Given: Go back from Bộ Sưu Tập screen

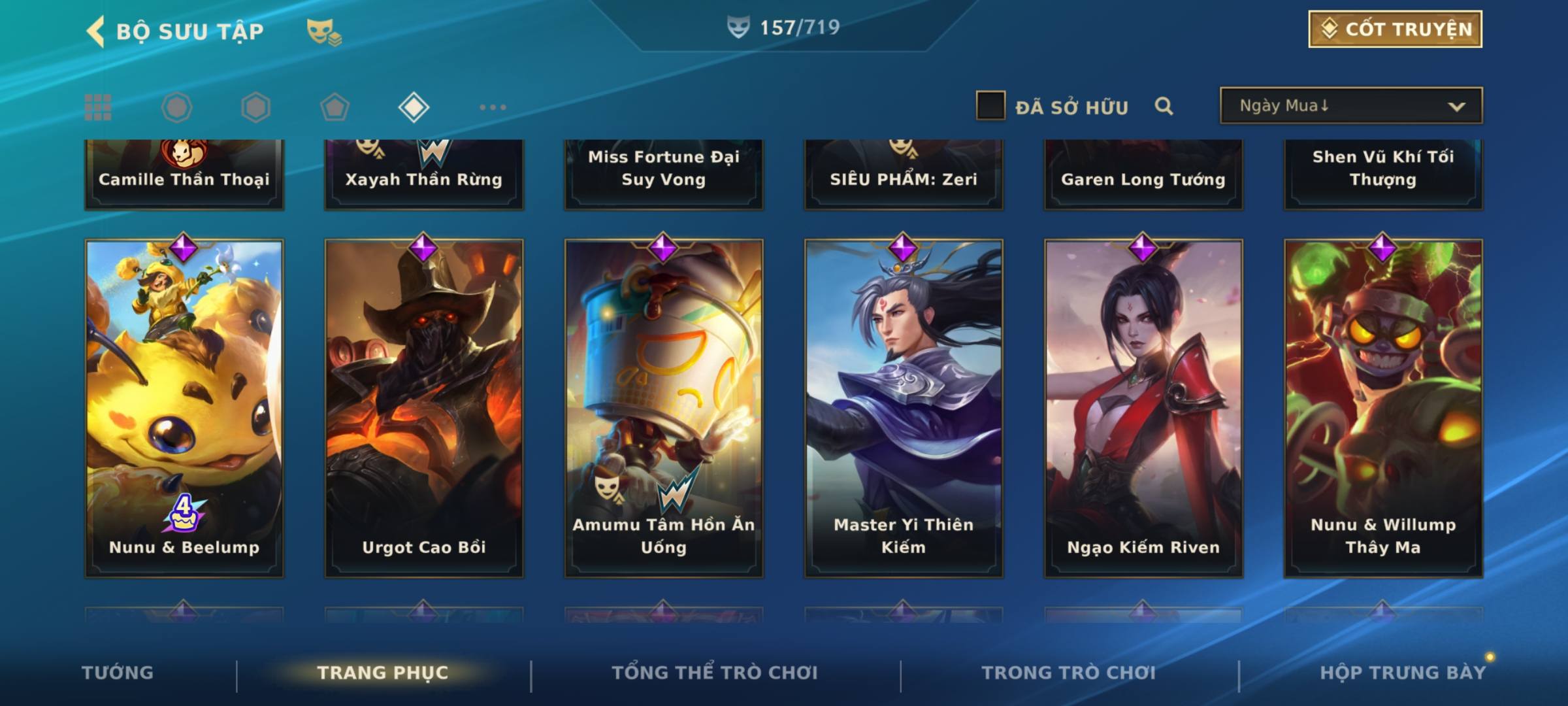Looking at the screenshot, I should (x=96, y=31).
